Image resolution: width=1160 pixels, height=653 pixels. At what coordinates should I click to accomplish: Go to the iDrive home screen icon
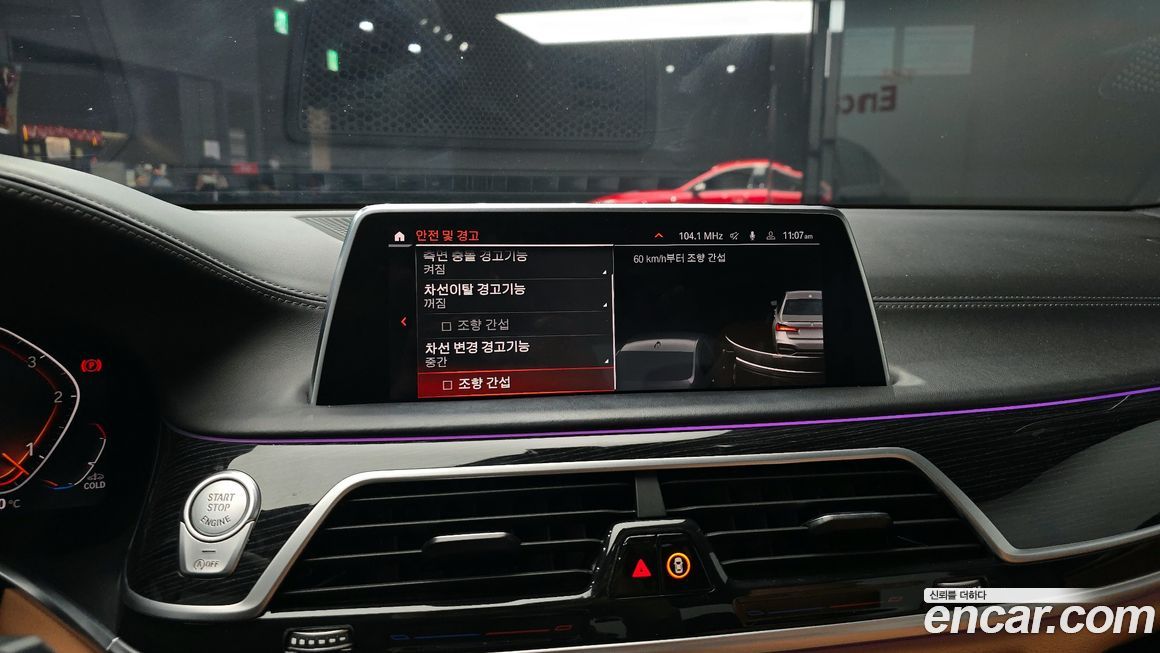(400, 237)
